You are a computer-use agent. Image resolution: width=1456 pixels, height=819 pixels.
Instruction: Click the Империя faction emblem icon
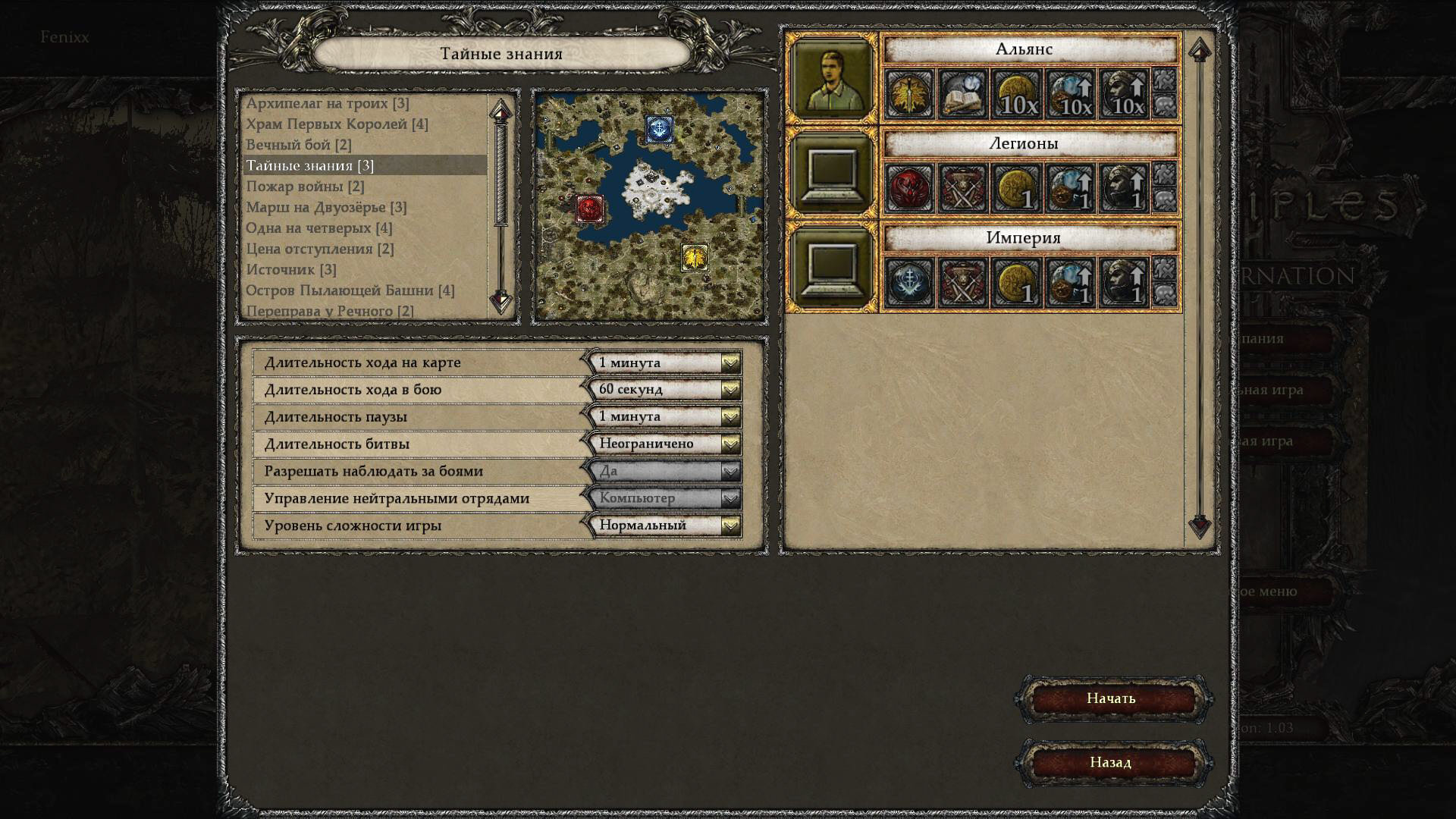click(x=909, y=284)
